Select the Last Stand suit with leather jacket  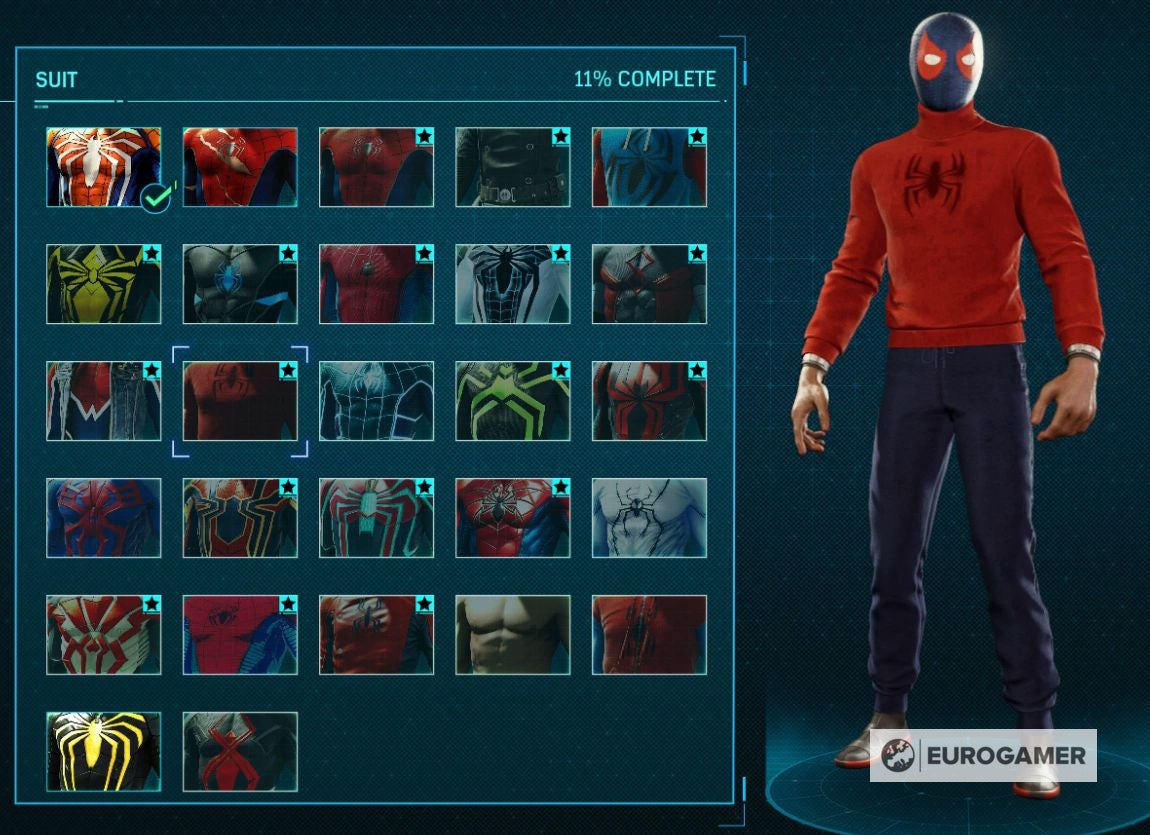[x=376, y=635]
